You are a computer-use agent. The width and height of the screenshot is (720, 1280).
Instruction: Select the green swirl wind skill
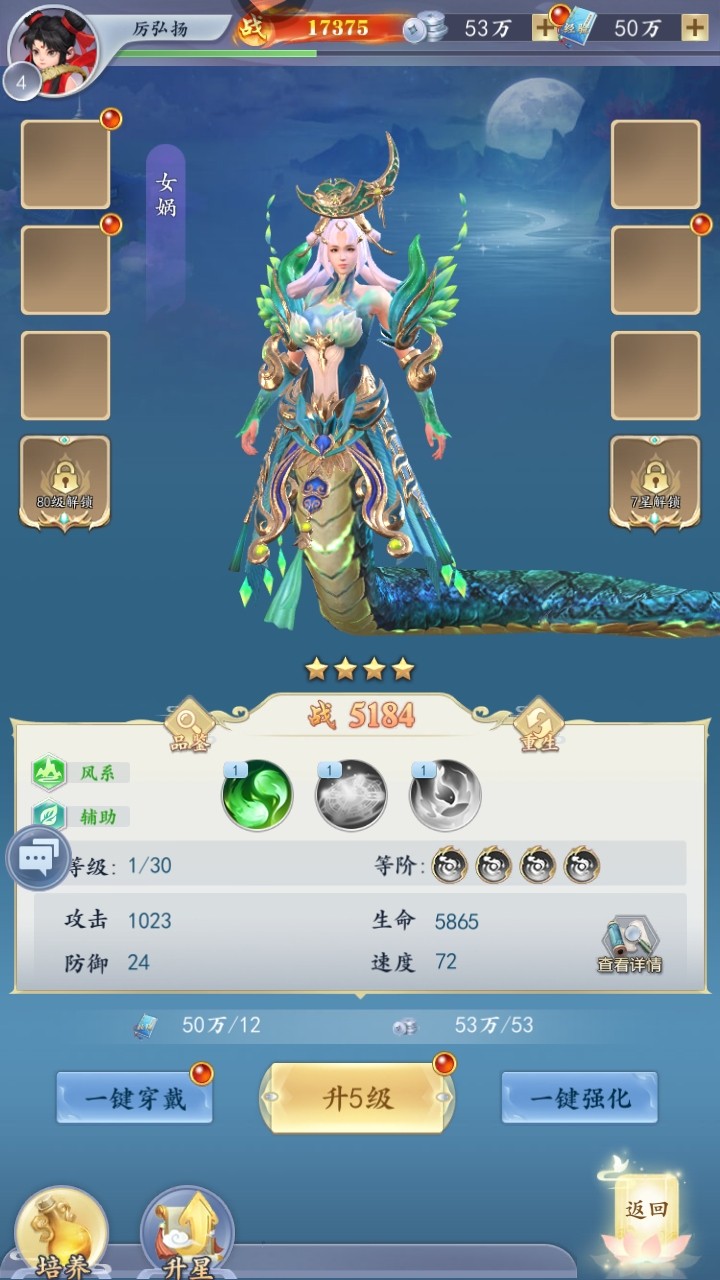(257, 795)
